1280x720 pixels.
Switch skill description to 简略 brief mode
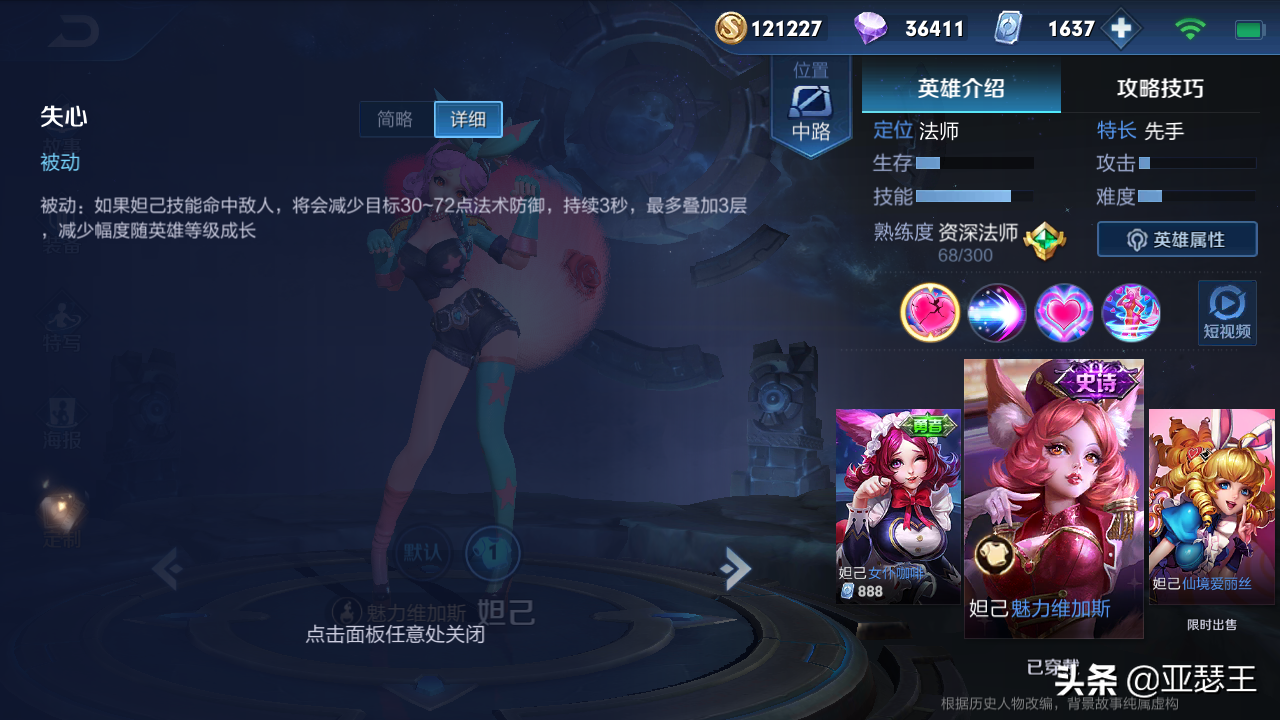[x=395, y=119]
